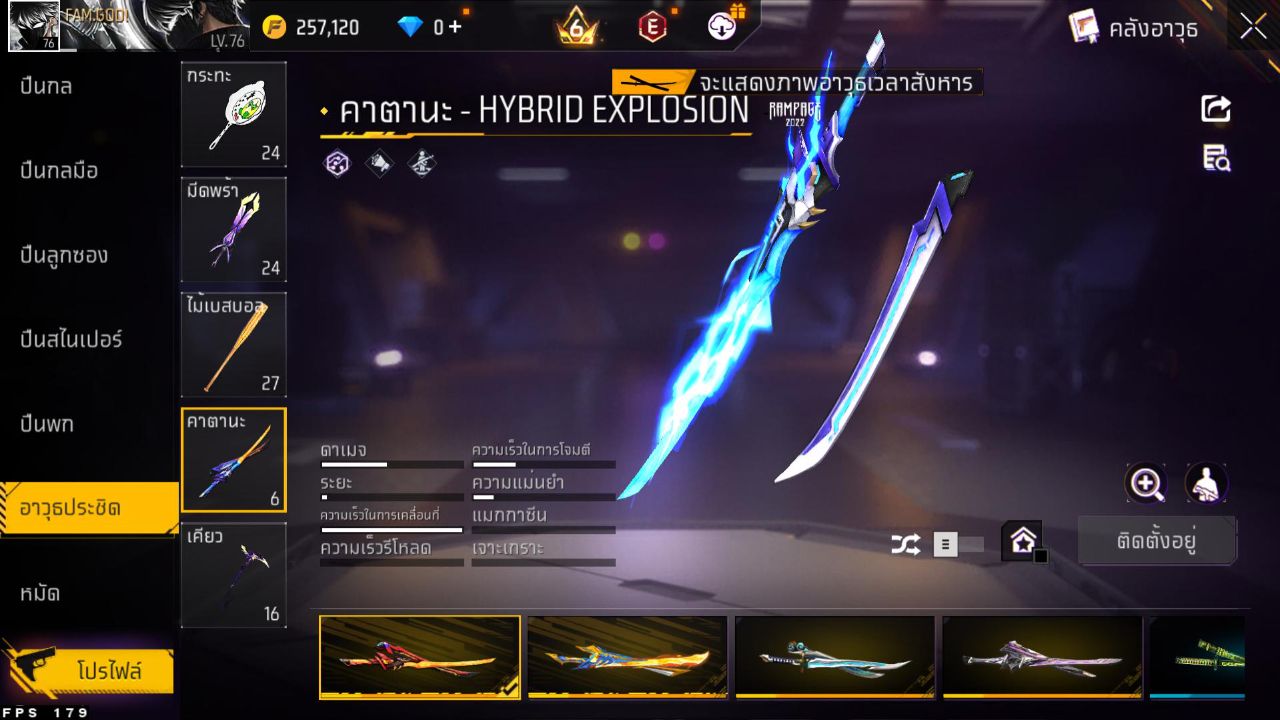Screen dimensions: 1280x720
Task: Add diamonds with the plus button
Action: (x=455, y=27)
